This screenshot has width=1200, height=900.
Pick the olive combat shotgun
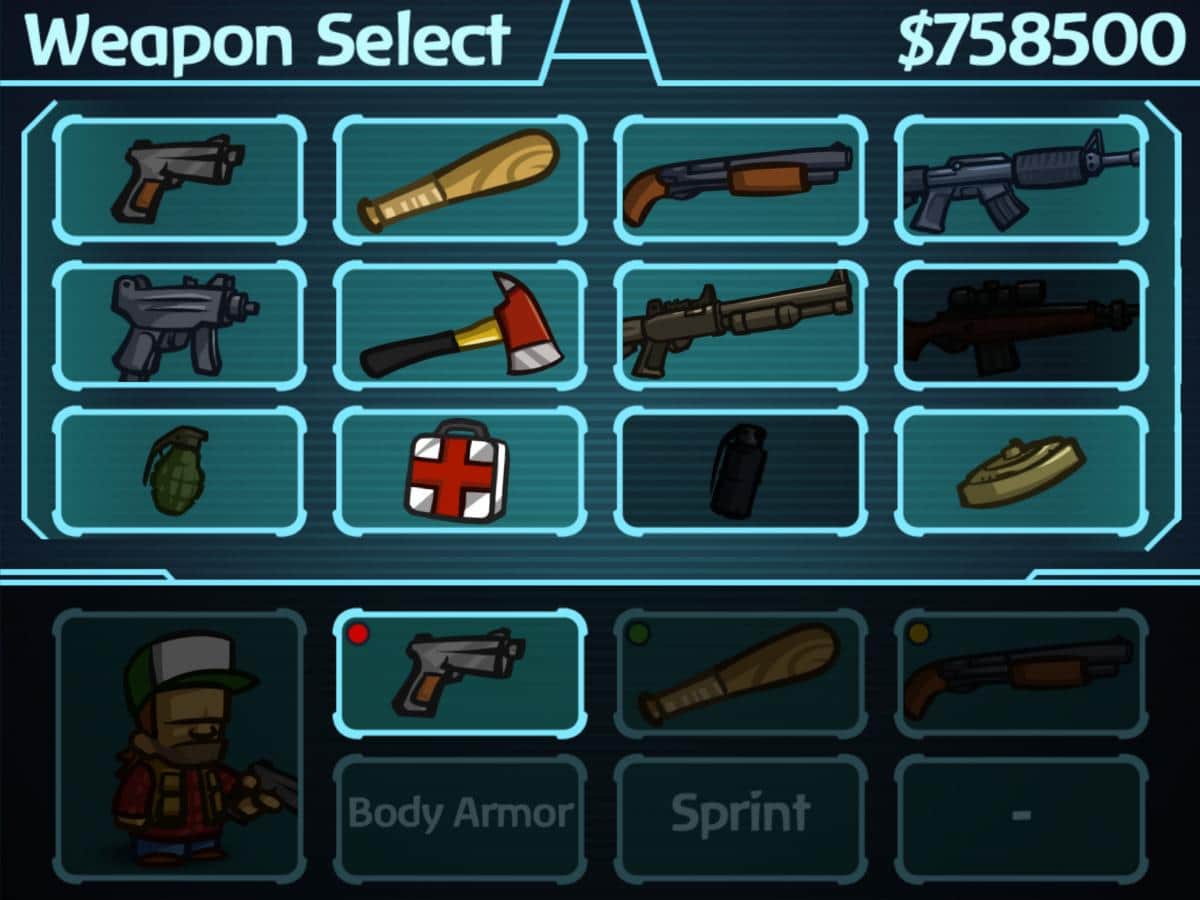coord(741,326)
